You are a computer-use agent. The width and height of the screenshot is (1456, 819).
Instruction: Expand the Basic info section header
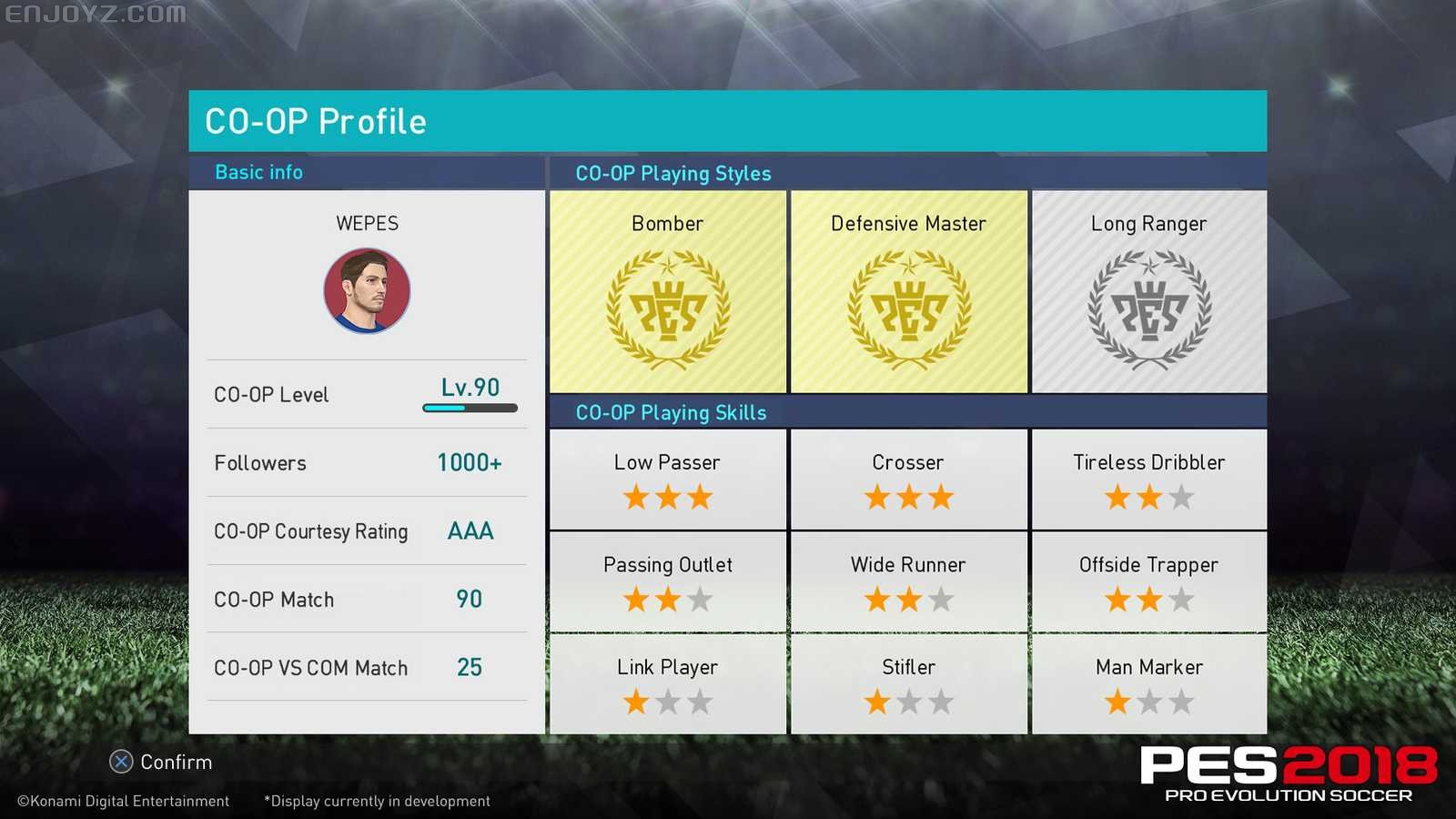pyautogui.click(x=258, y=172)
